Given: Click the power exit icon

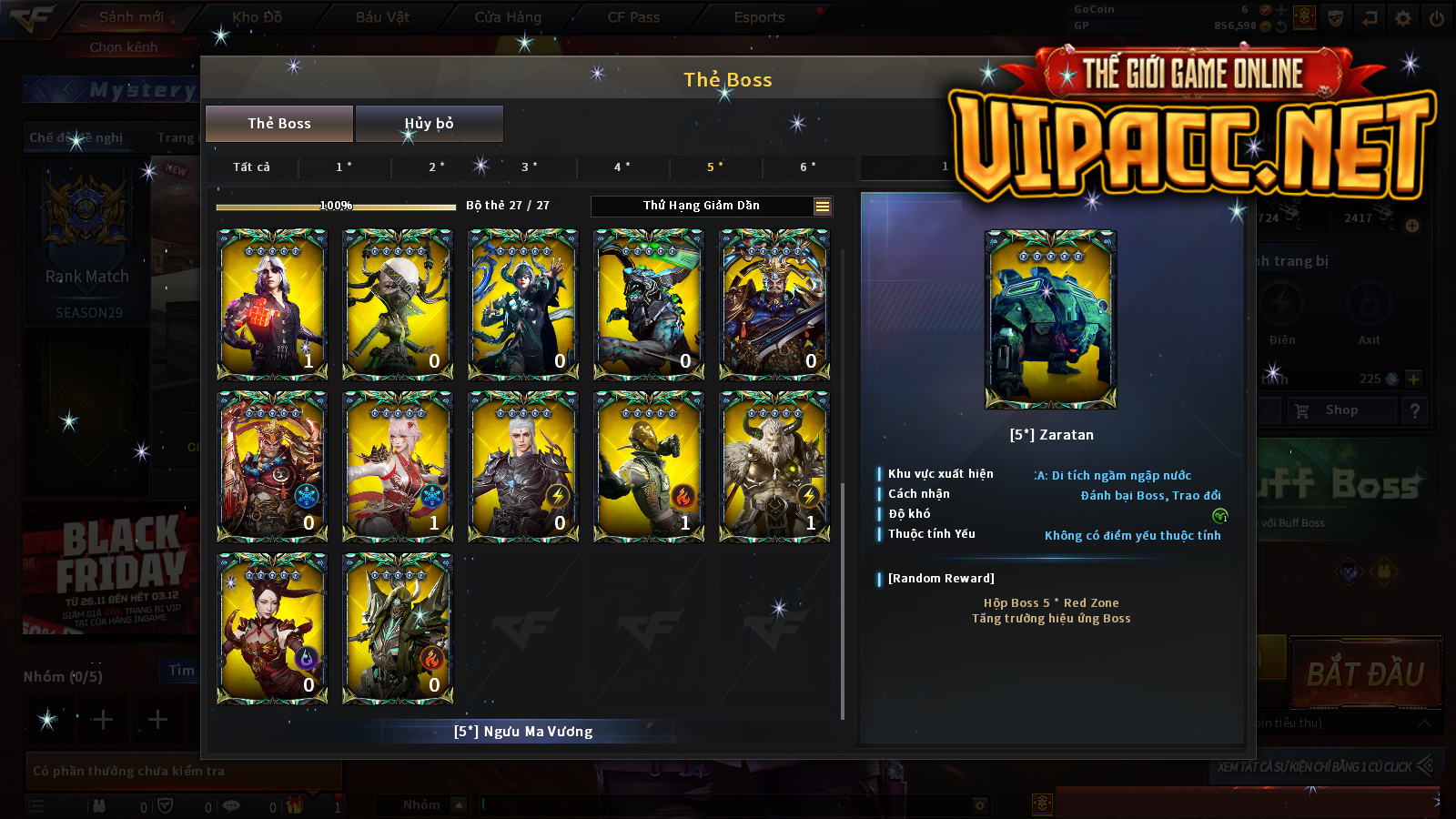Looking at the screenshot, I should (x=1437, y=18).
